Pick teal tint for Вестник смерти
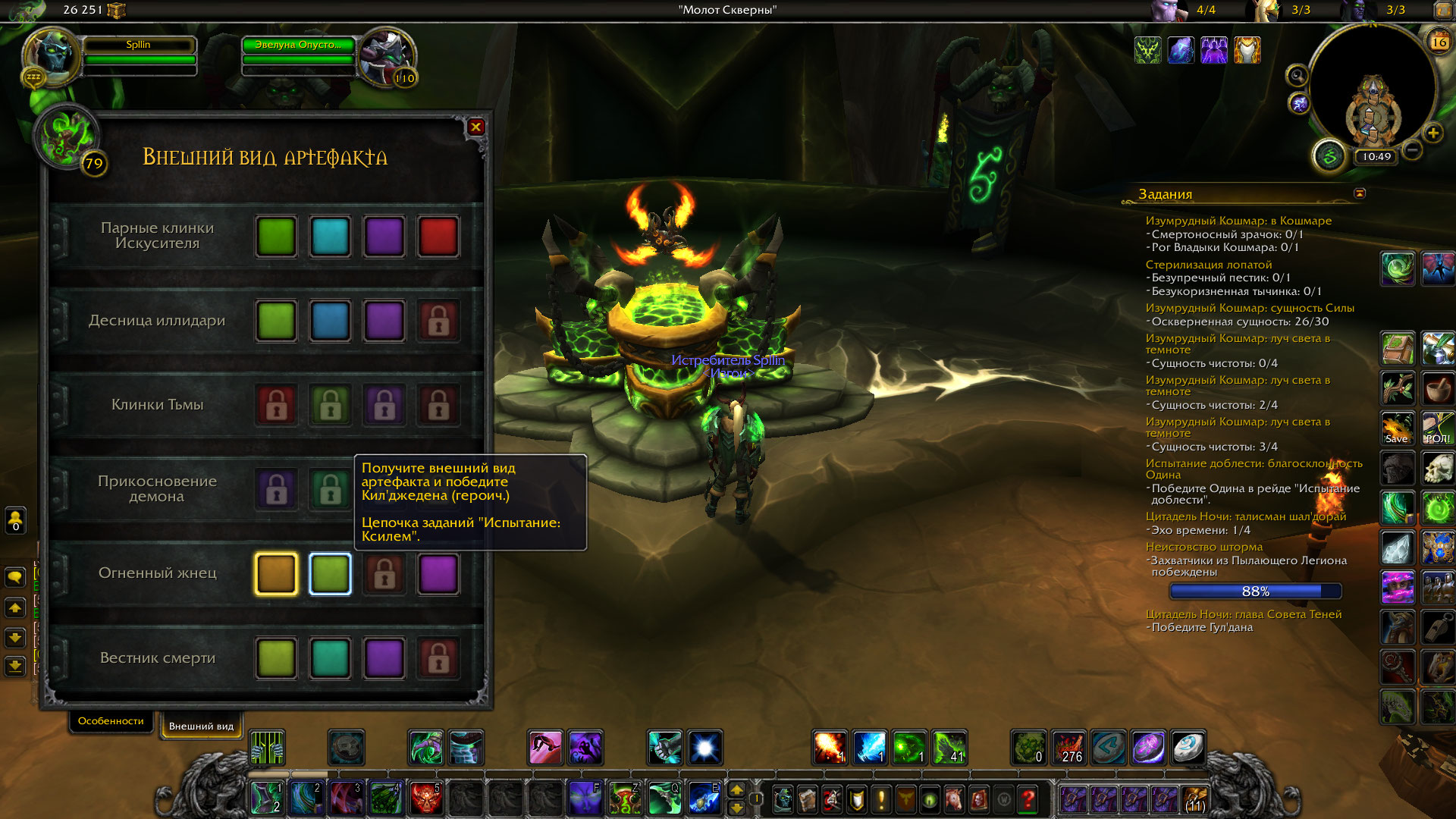Image resolution: width=1456 pixels, height=819 pixels. coord(330,657)
